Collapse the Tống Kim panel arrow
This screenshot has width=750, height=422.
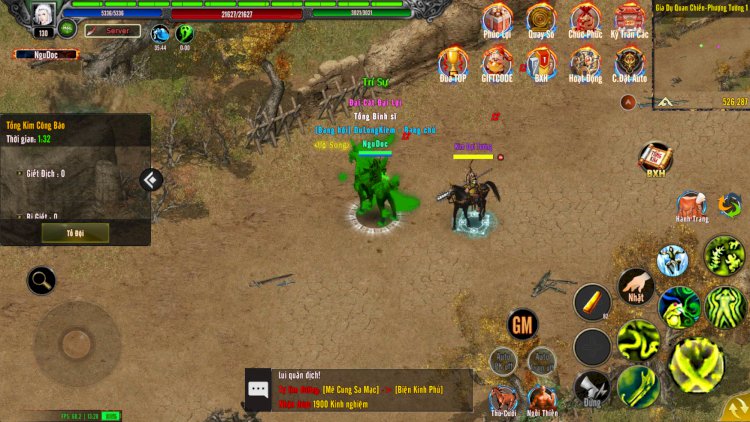[x=151, y=180]
